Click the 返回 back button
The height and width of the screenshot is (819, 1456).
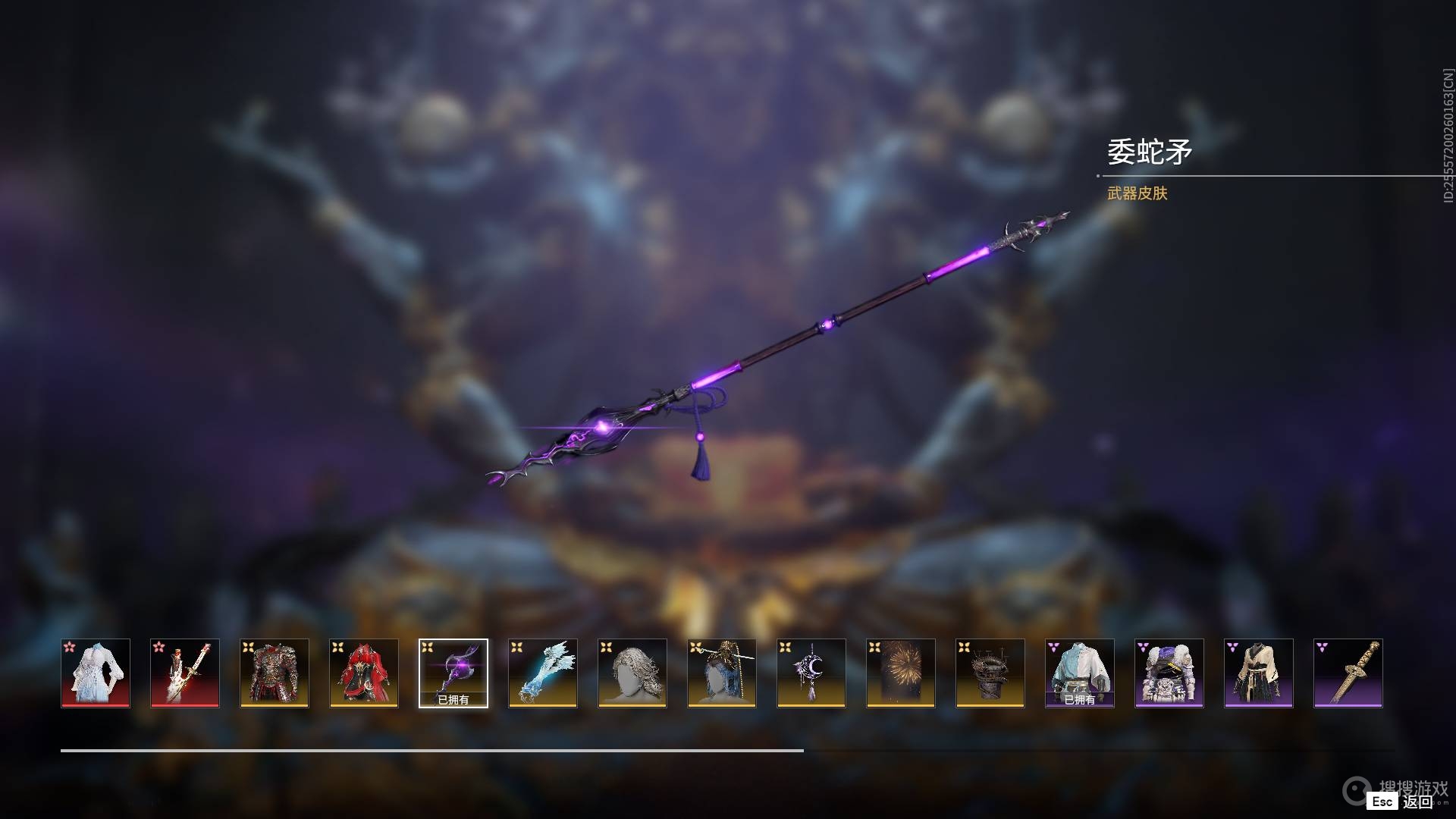tap(1416, 802)
